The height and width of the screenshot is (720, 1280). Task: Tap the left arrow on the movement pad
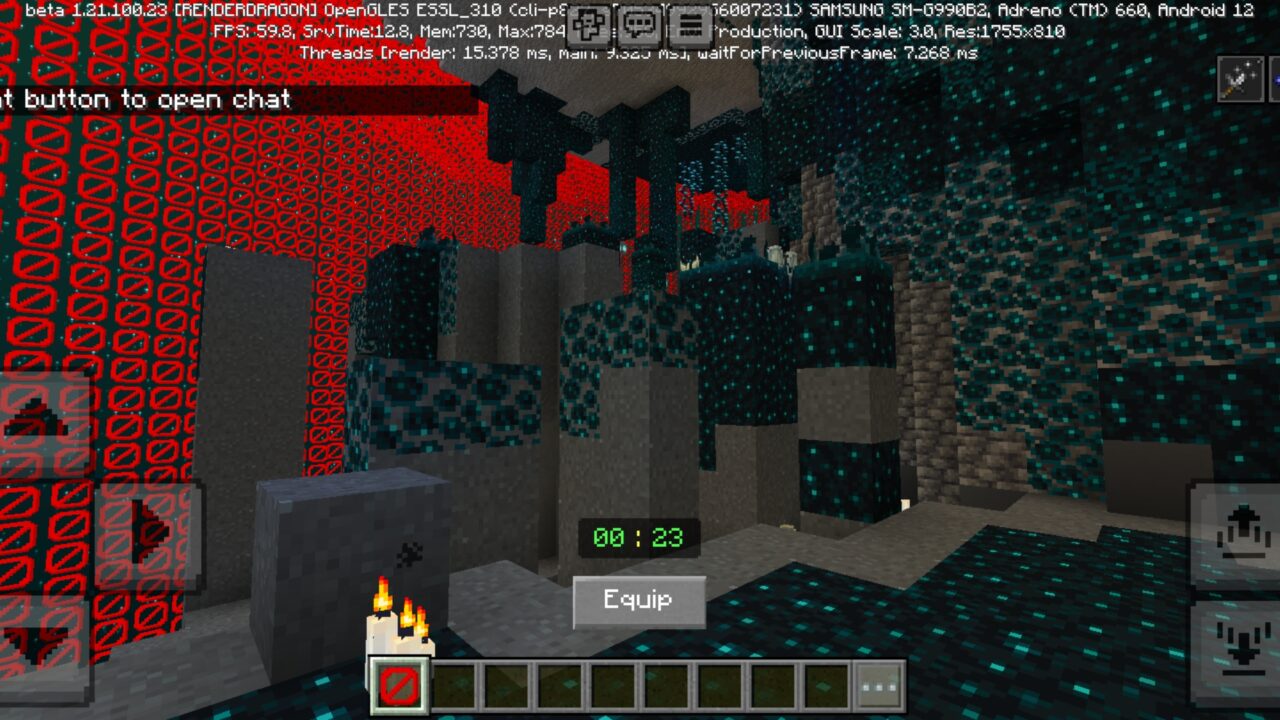5,530
